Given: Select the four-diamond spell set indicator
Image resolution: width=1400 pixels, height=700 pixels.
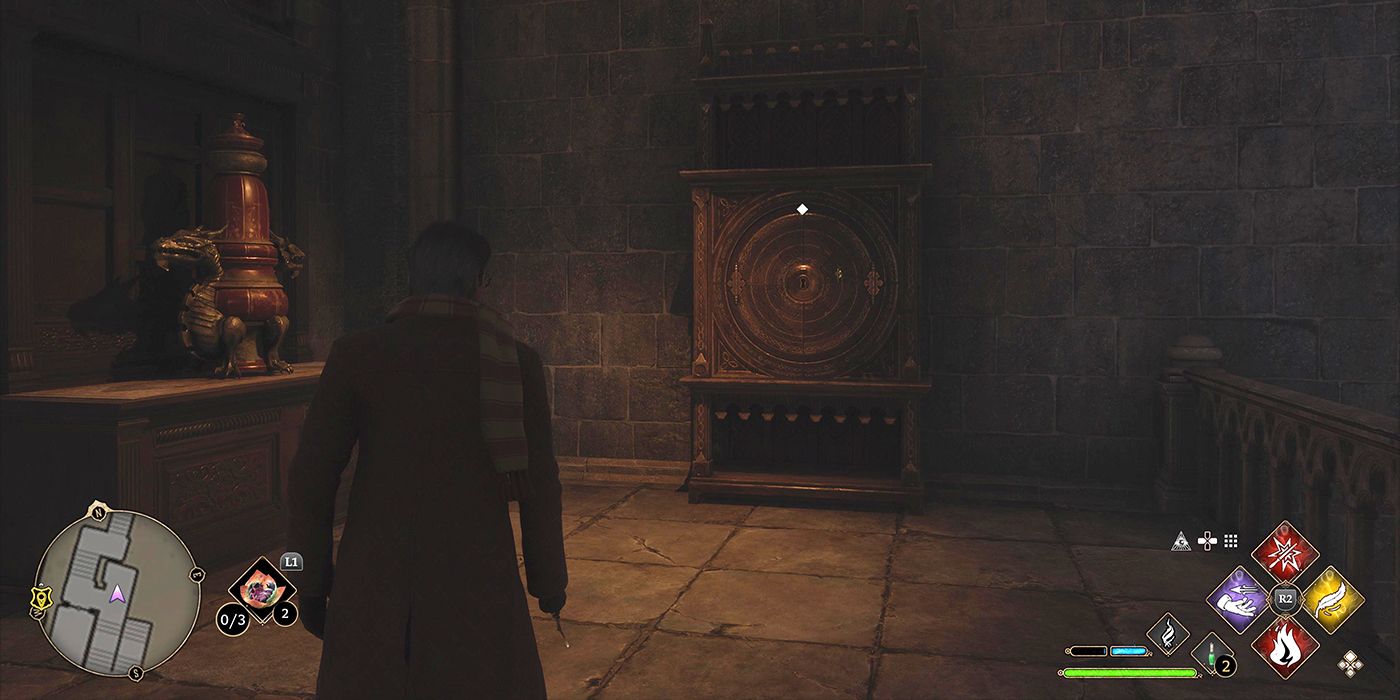Looking at the screenshot, I should pyautogui.click(x=1350, y=661).
